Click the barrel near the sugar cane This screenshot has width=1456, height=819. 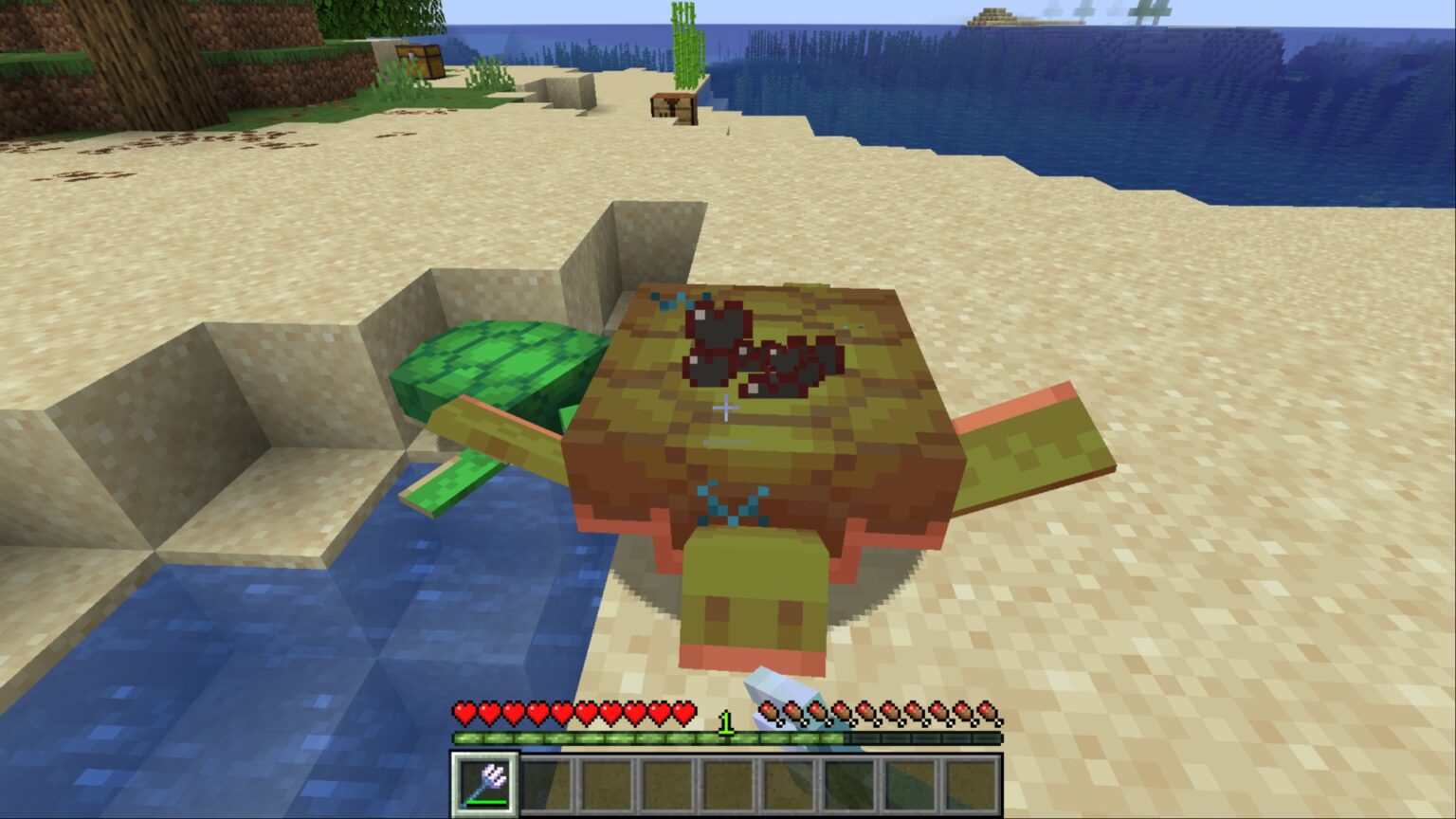click(x=672, y=106)
